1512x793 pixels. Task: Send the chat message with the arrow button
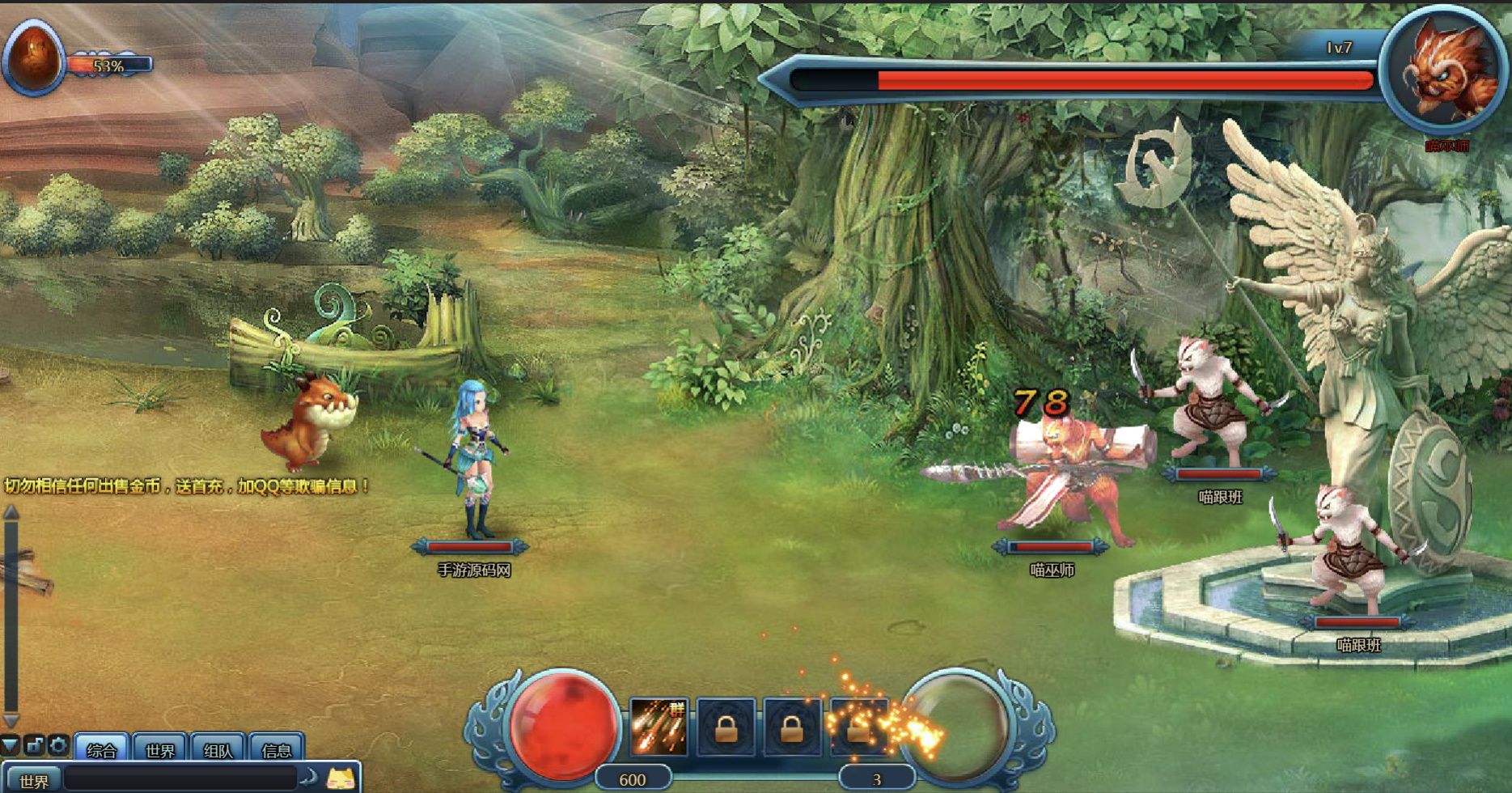pos(309,778)
